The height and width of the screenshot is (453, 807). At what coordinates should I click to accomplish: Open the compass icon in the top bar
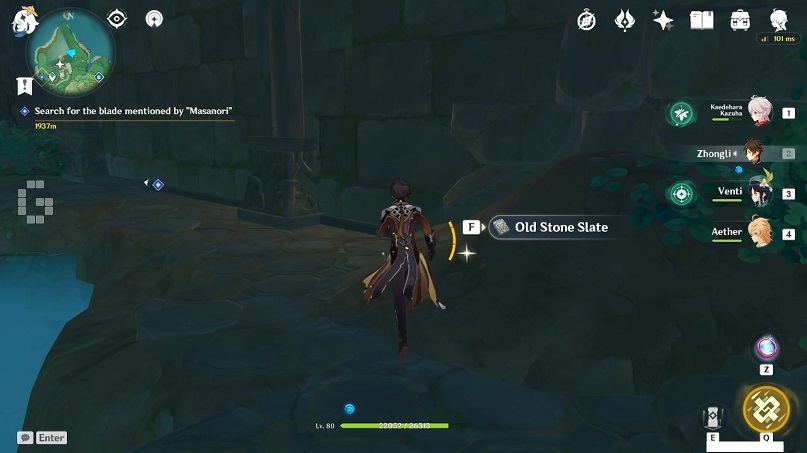coord(587,20)
